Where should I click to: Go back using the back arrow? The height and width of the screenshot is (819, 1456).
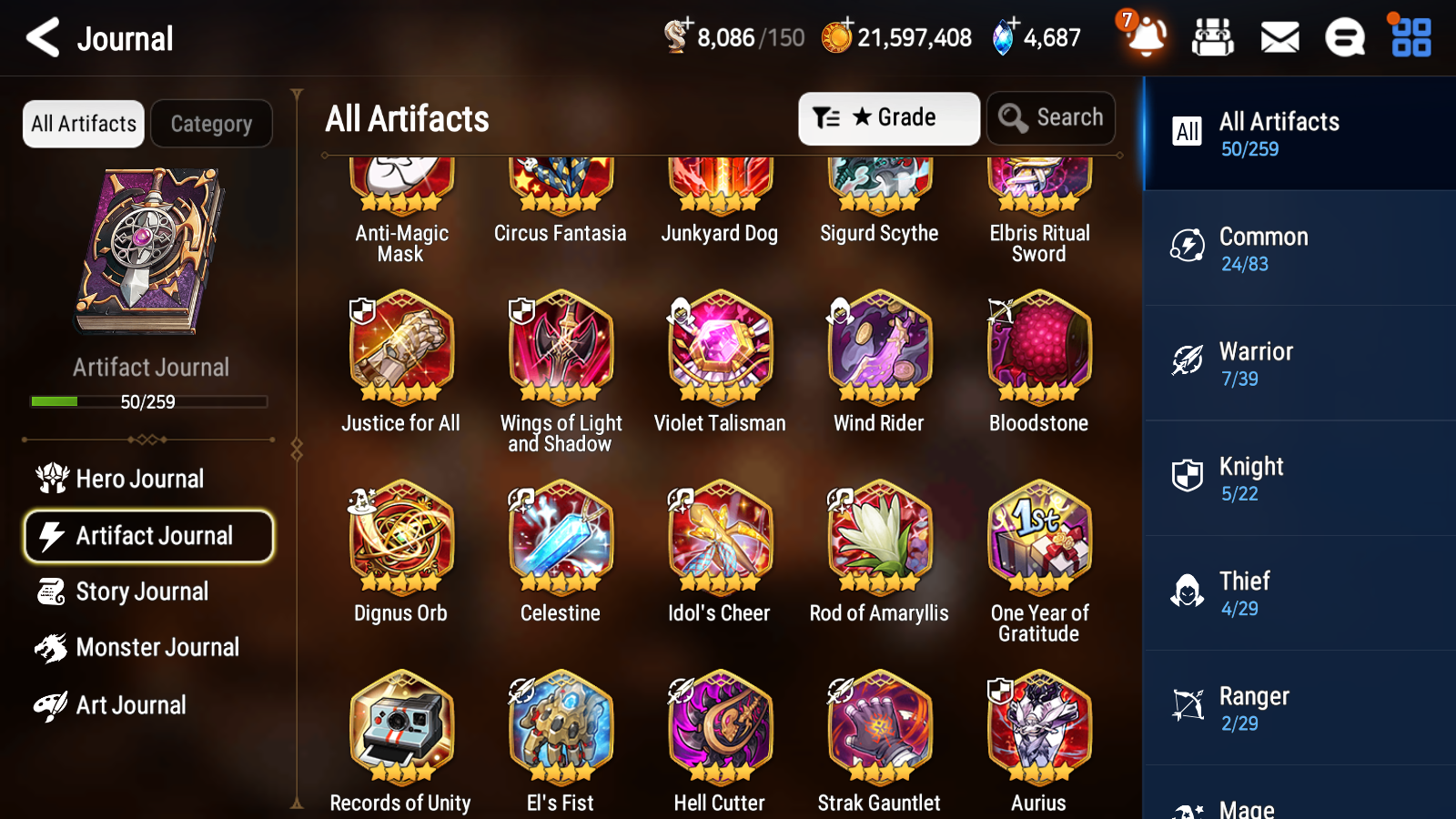tap(41, 38)
